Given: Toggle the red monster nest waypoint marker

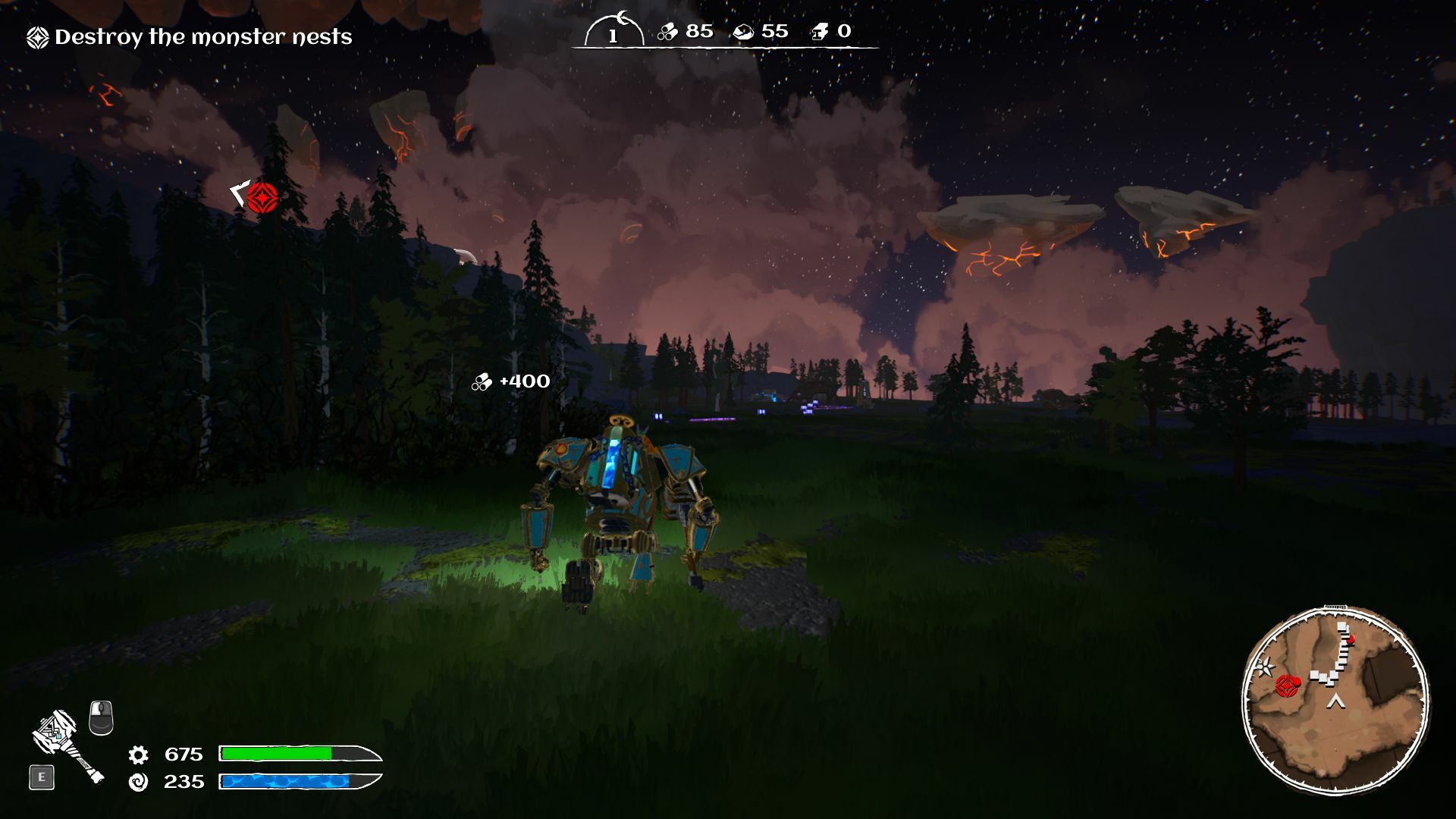Looking at the screenshot, I should 262,199.
